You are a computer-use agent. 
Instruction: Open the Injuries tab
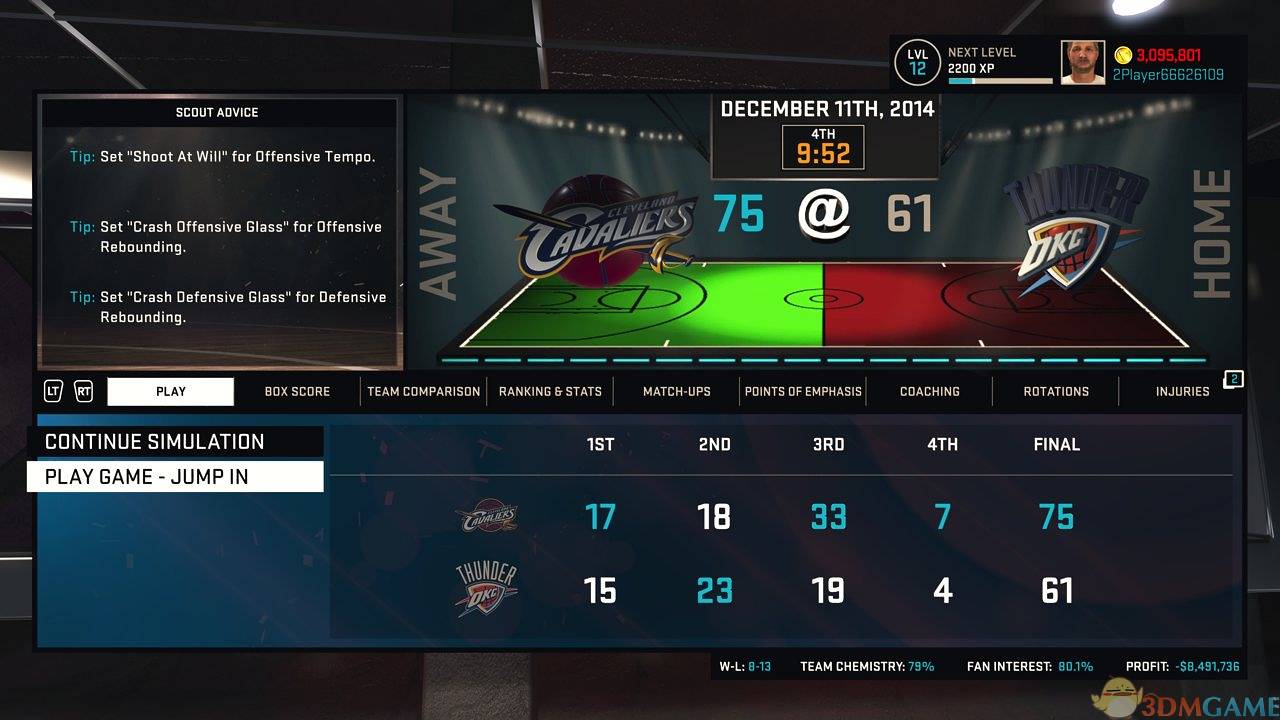[x=1182, y=391]
